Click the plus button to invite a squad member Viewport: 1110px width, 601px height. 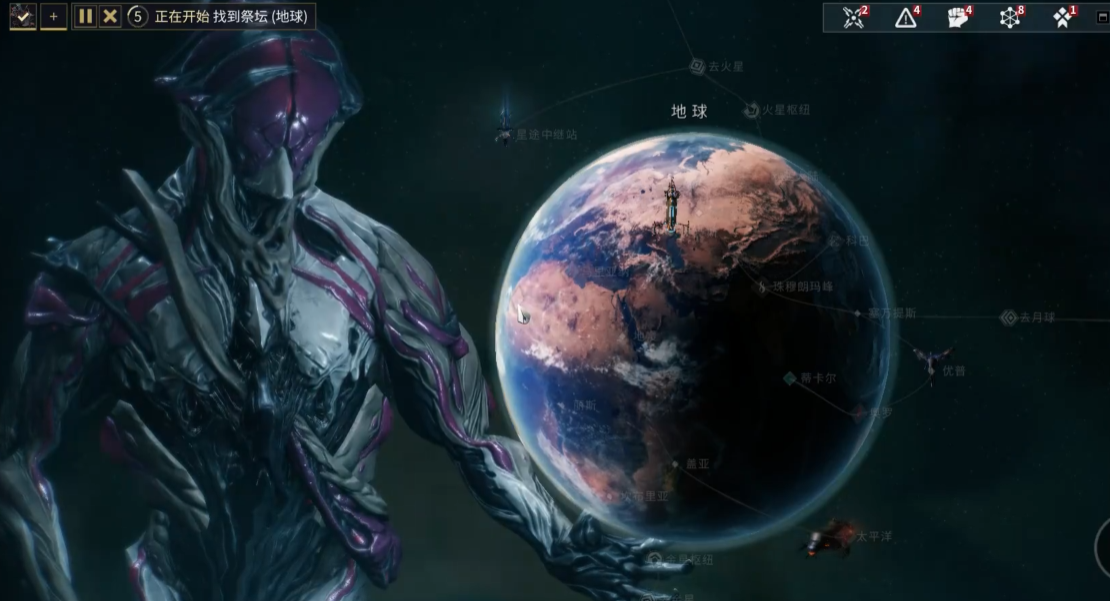(x=54, y=16)
